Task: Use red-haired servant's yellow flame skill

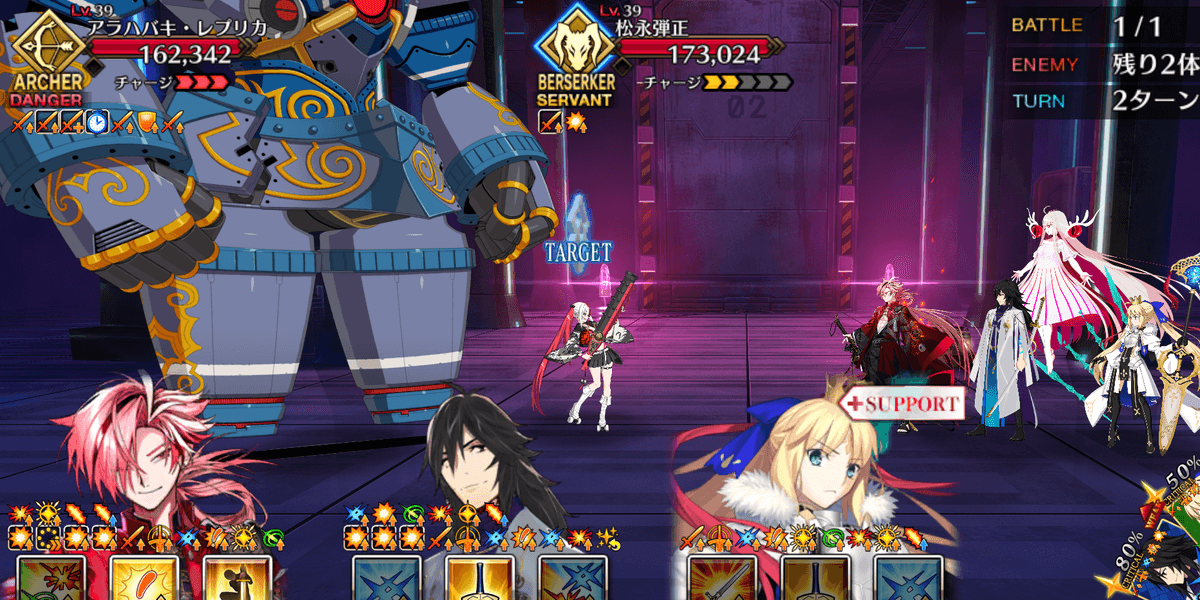Action: [x=144, y=580]
